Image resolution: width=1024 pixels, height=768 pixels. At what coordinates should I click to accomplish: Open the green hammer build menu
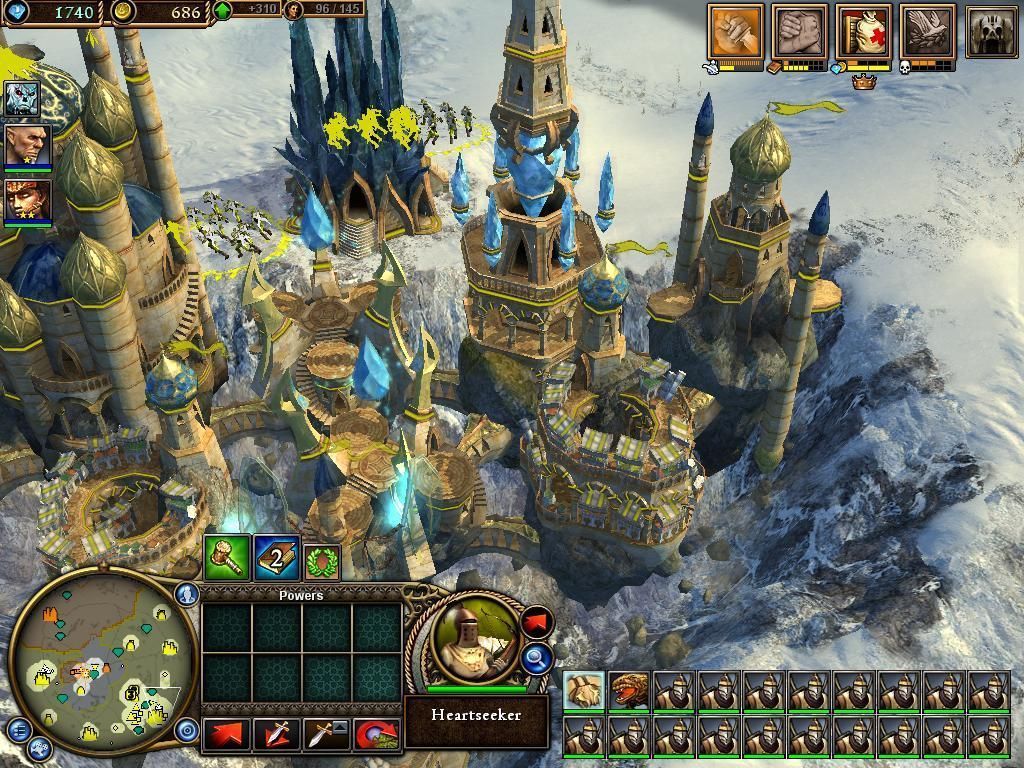point(226,558)
